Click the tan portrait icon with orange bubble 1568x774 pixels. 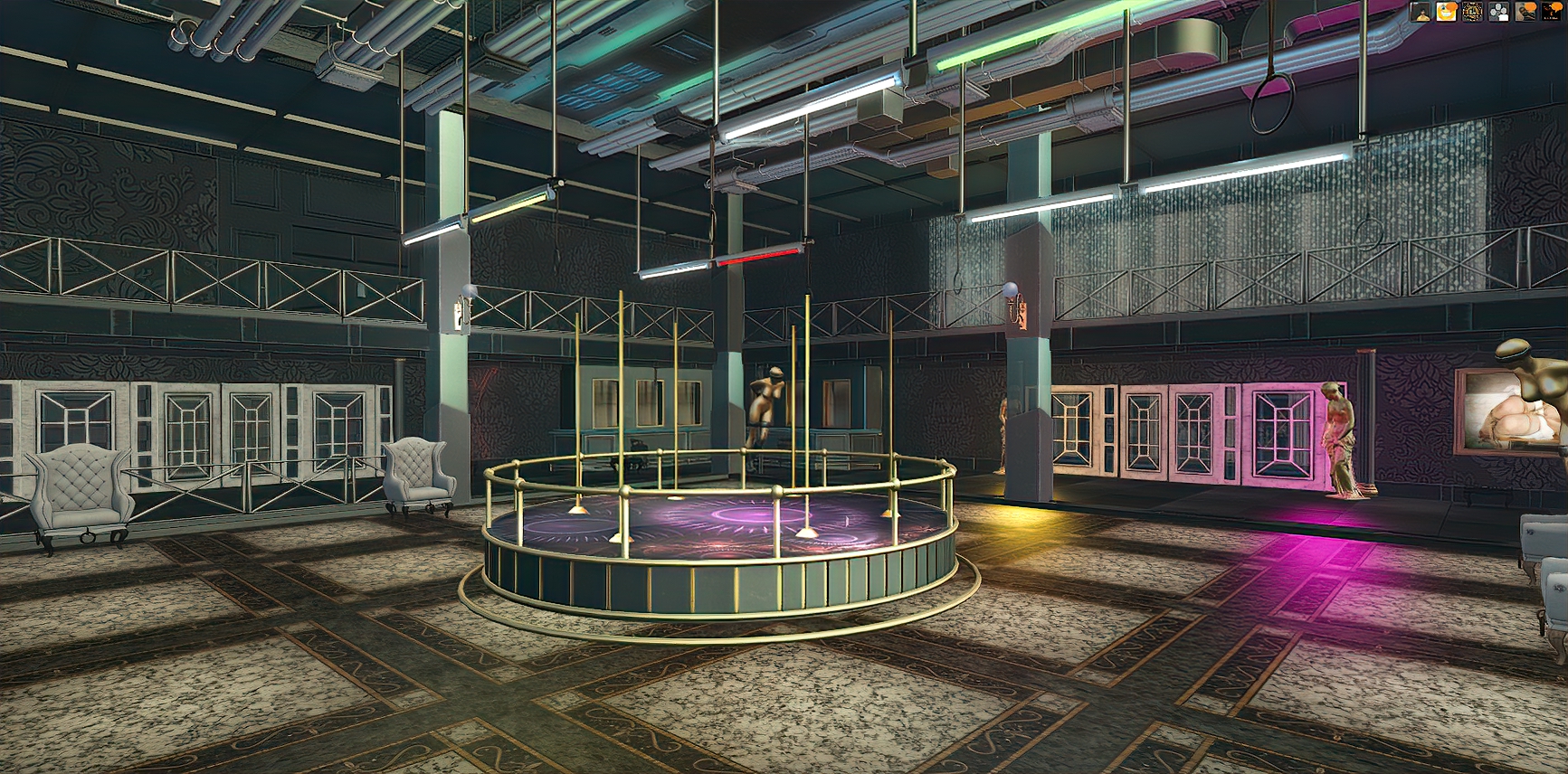pos(1525,12)
